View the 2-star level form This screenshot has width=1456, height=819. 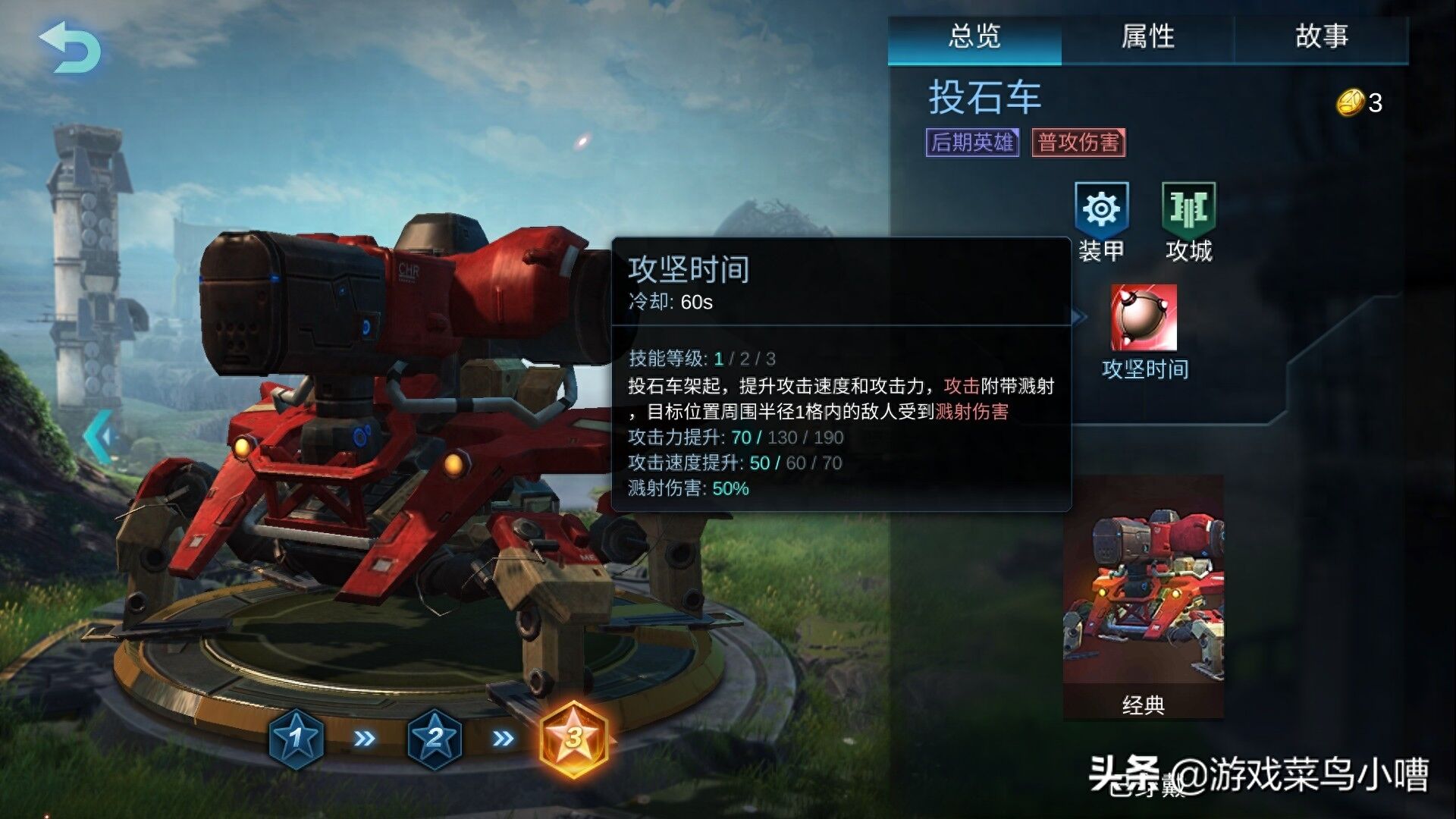click(x=435, y=737)
